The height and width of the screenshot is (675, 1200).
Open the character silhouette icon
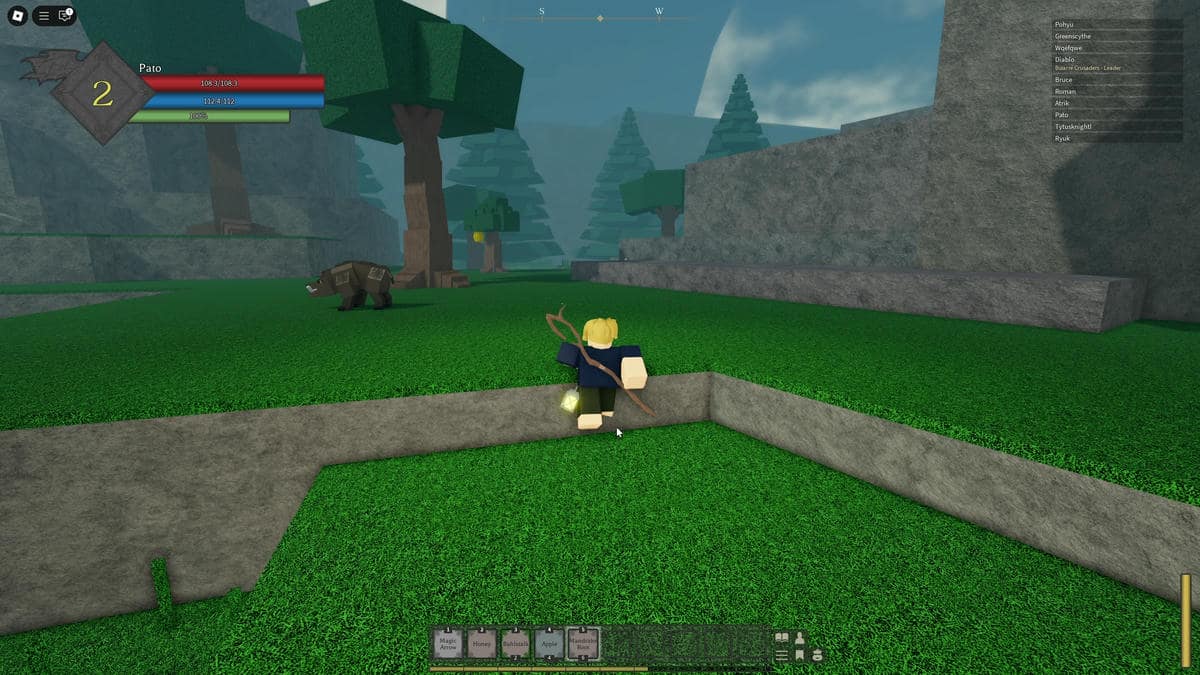click(799, 638)
